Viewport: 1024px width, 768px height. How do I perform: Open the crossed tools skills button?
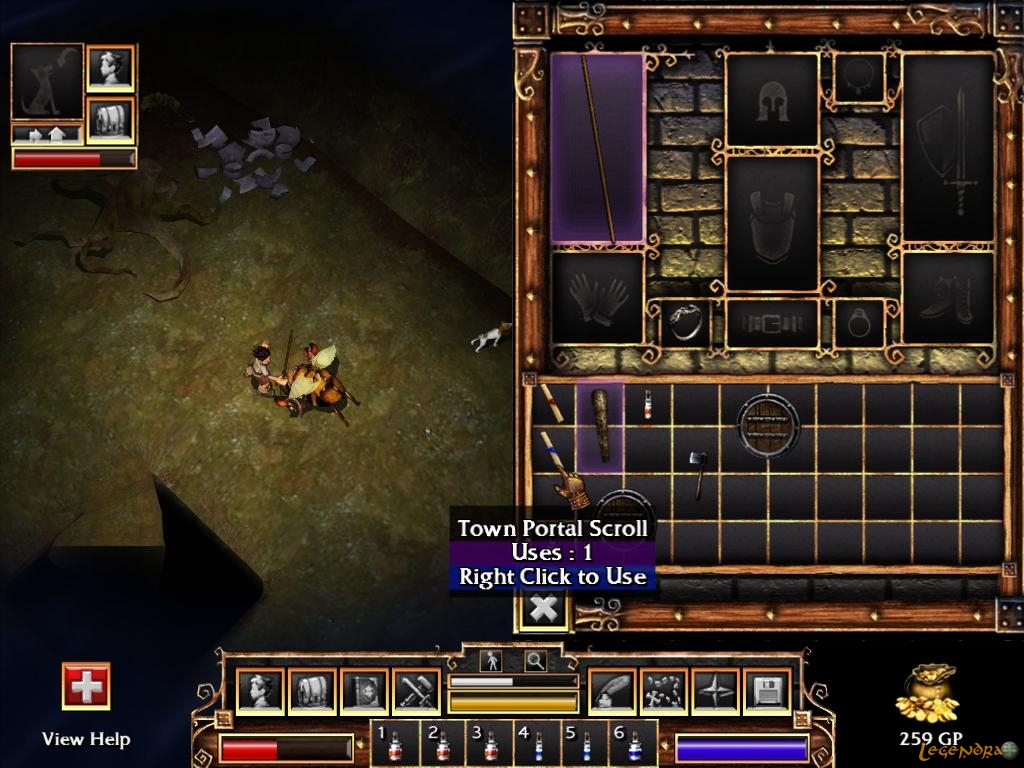(x=416, y=691)
